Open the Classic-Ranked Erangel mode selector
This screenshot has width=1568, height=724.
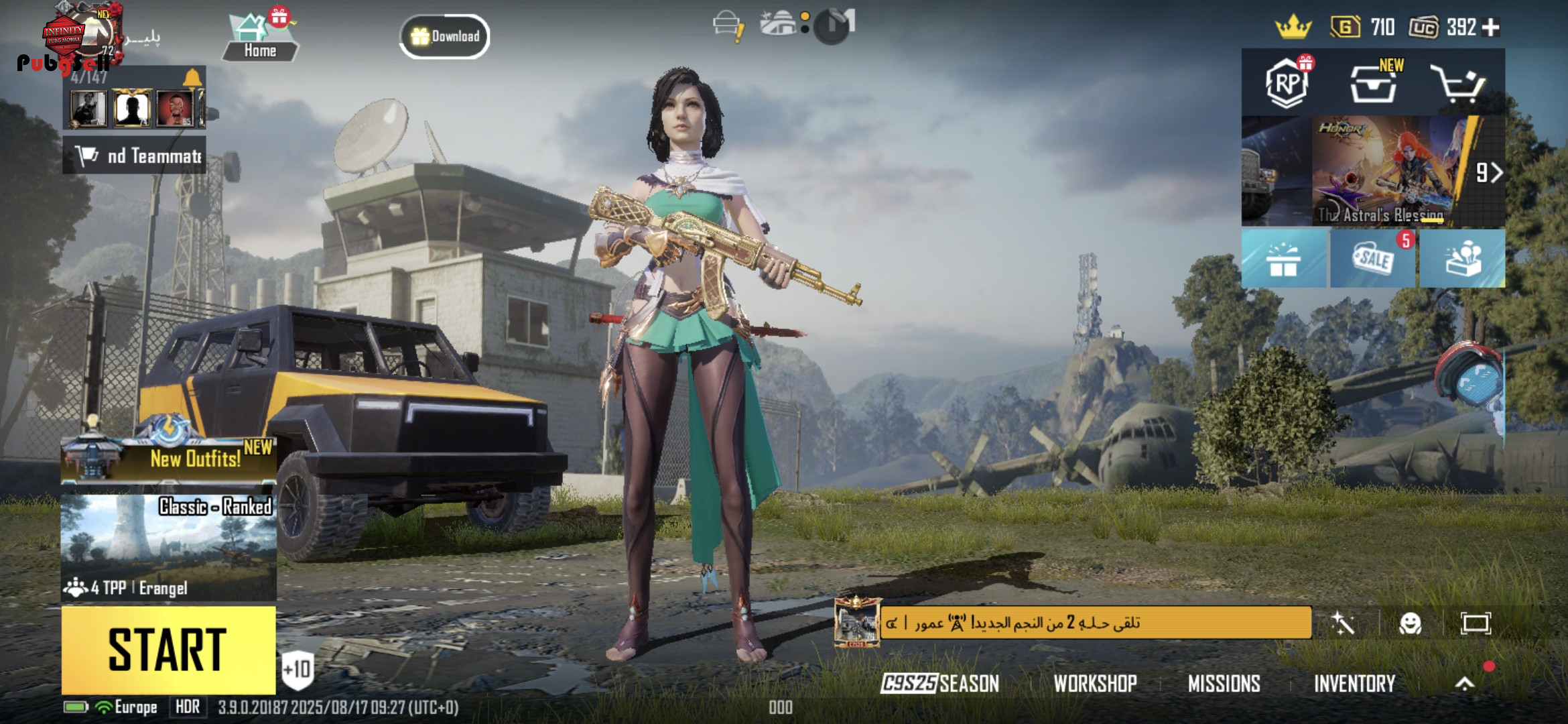[x=168, y=547]
